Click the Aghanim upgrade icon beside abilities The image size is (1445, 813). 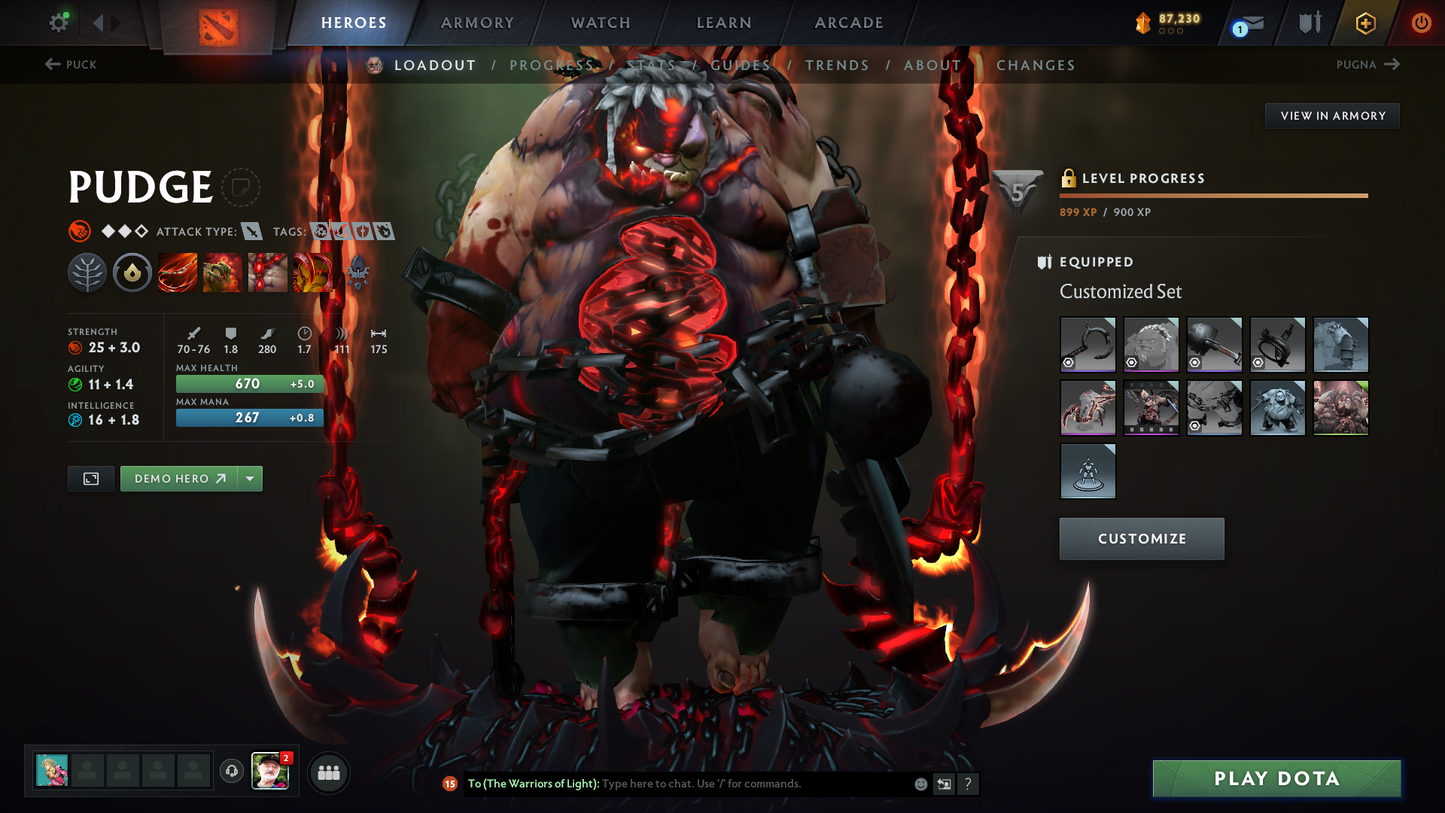pyautogui.click(x=358, y=271)
